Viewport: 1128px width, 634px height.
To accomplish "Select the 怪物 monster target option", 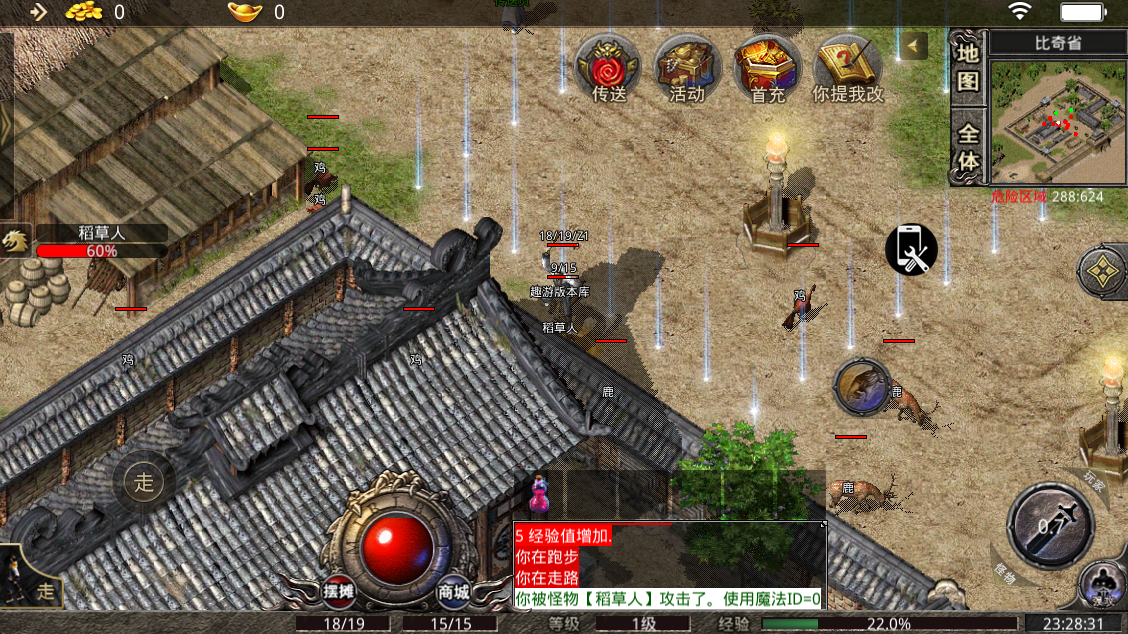I will [x=1004, y=575].
